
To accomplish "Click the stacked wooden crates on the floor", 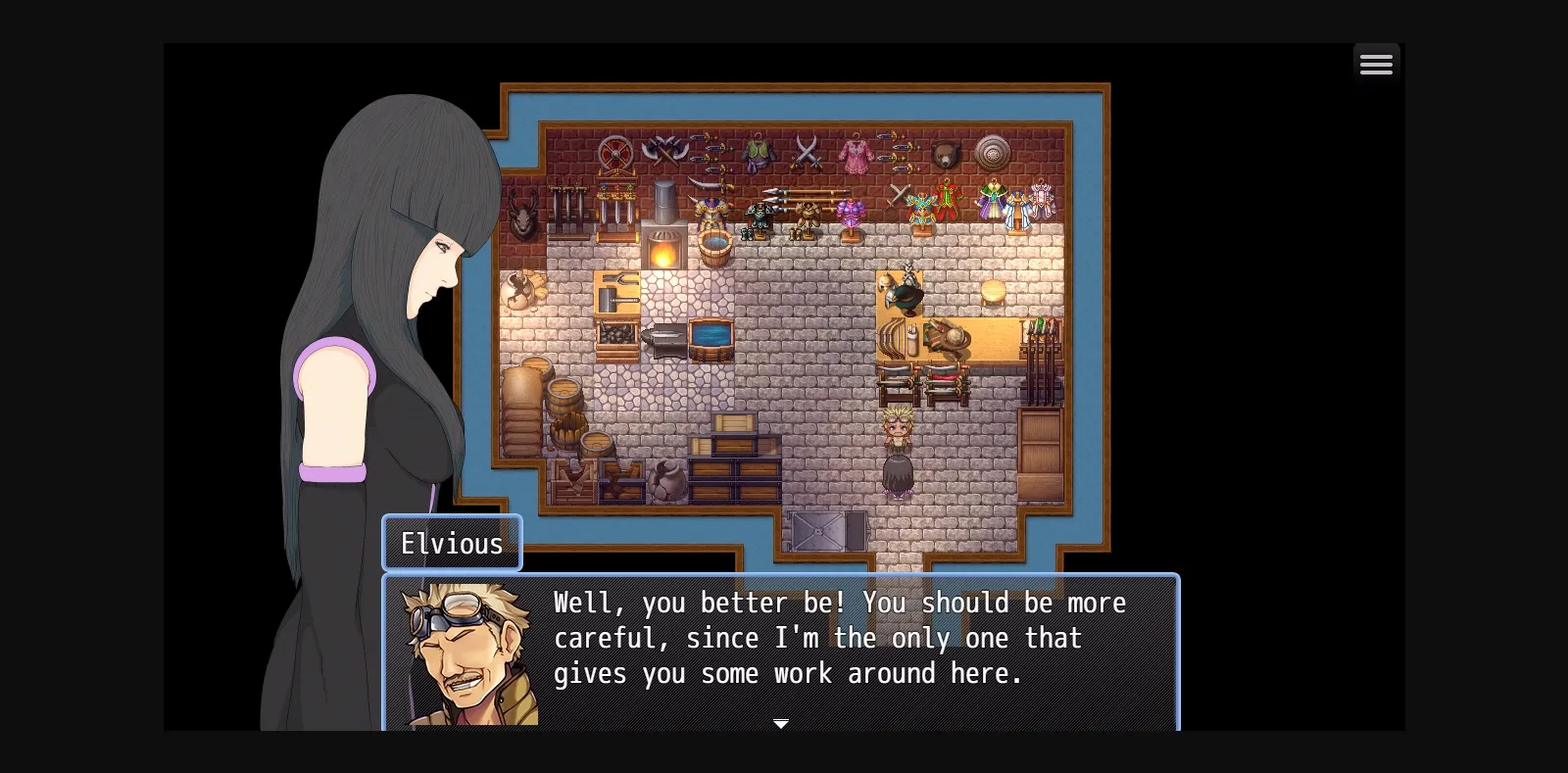I will [x=730, y=460].
